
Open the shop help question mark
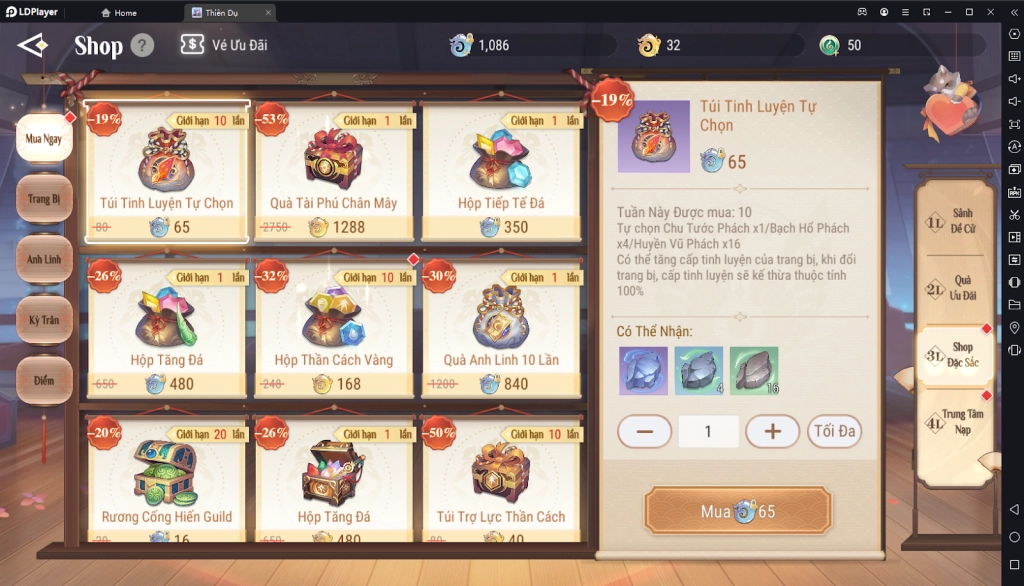coord(142,45)
